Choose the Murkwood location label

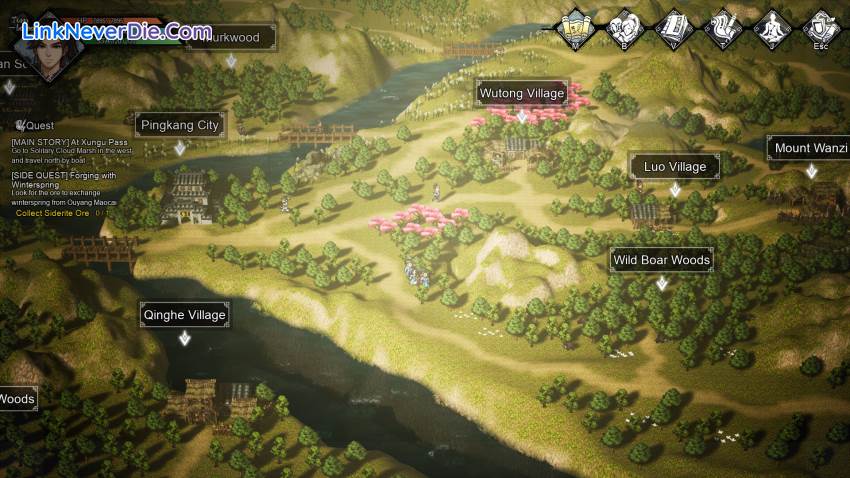[230, 38]
